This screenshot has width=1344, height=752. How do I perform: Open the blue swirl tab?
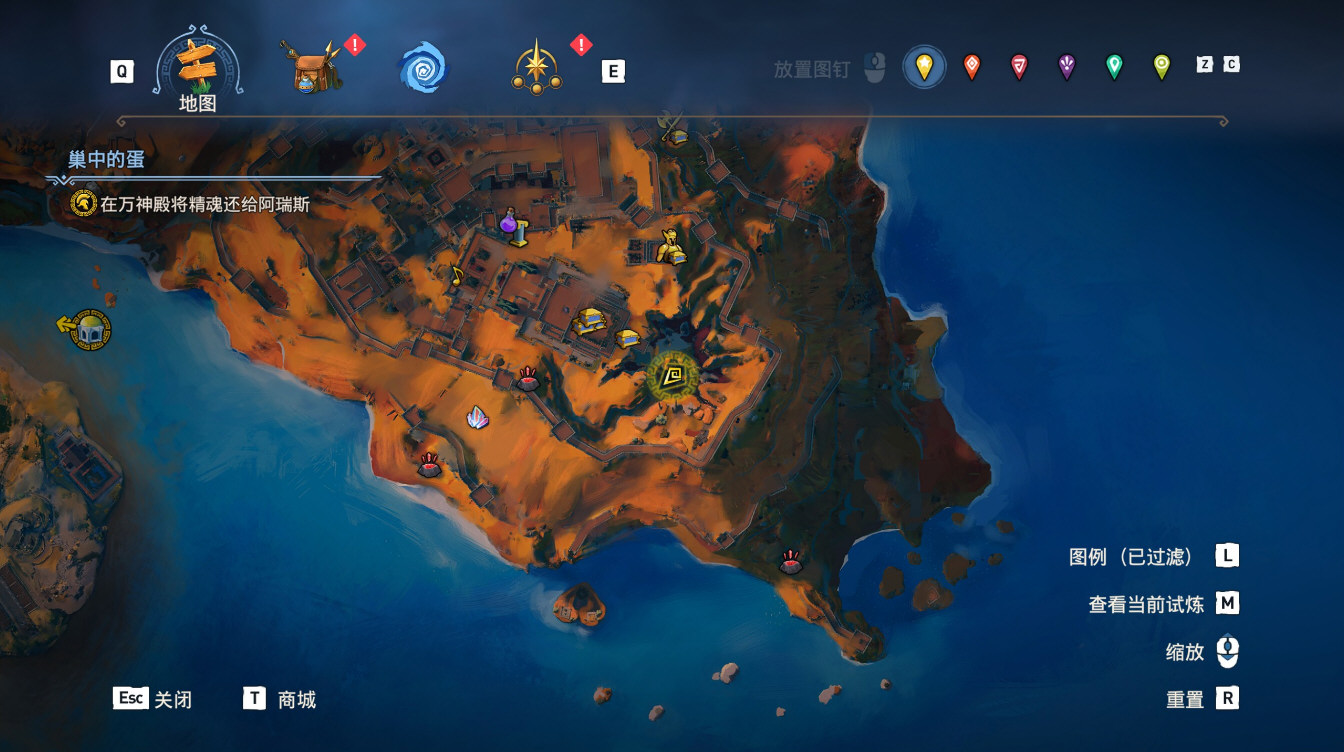click(423, 68)
